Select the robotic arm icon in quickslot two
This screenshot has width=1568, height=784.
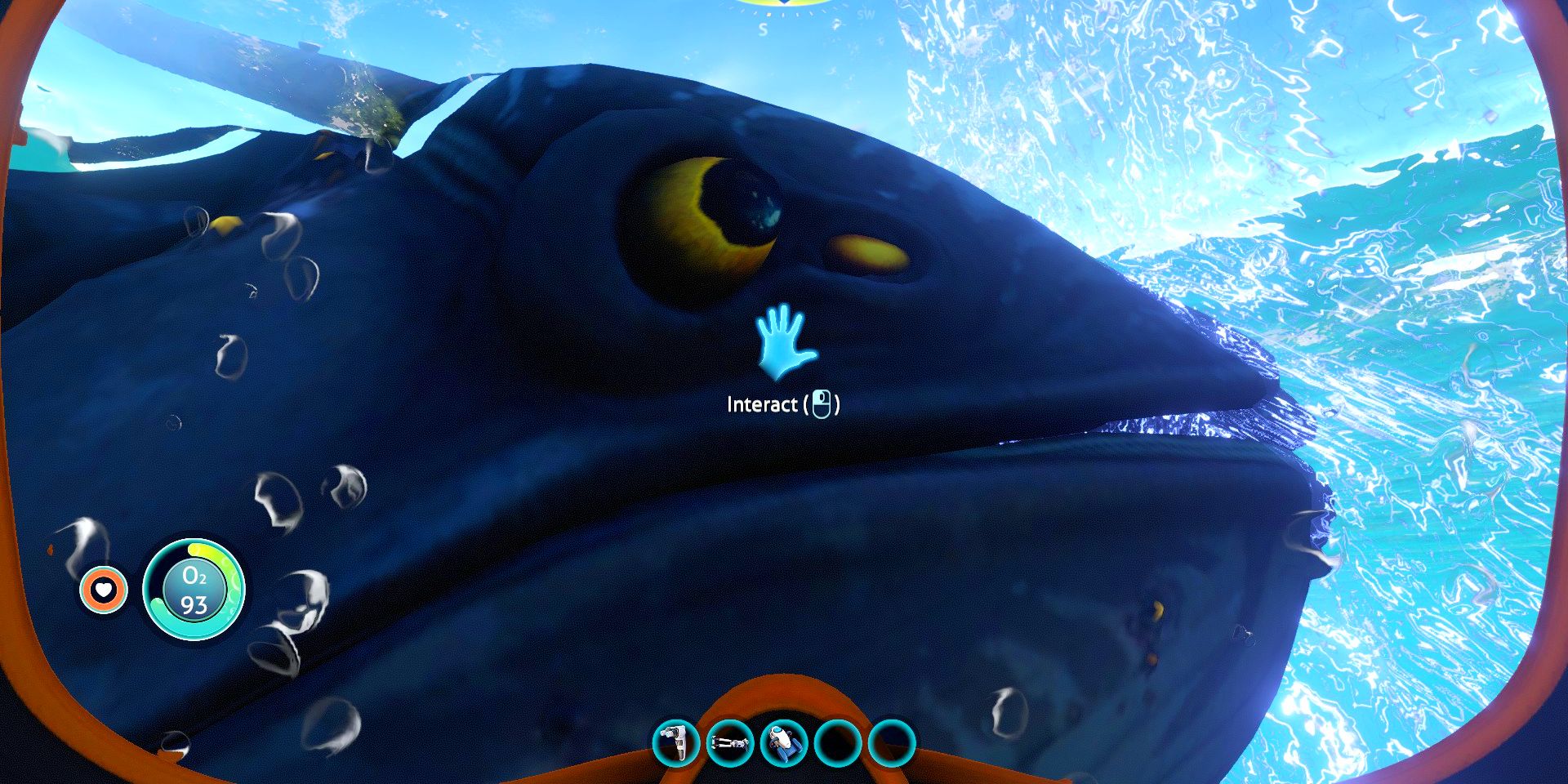(731, 744)
